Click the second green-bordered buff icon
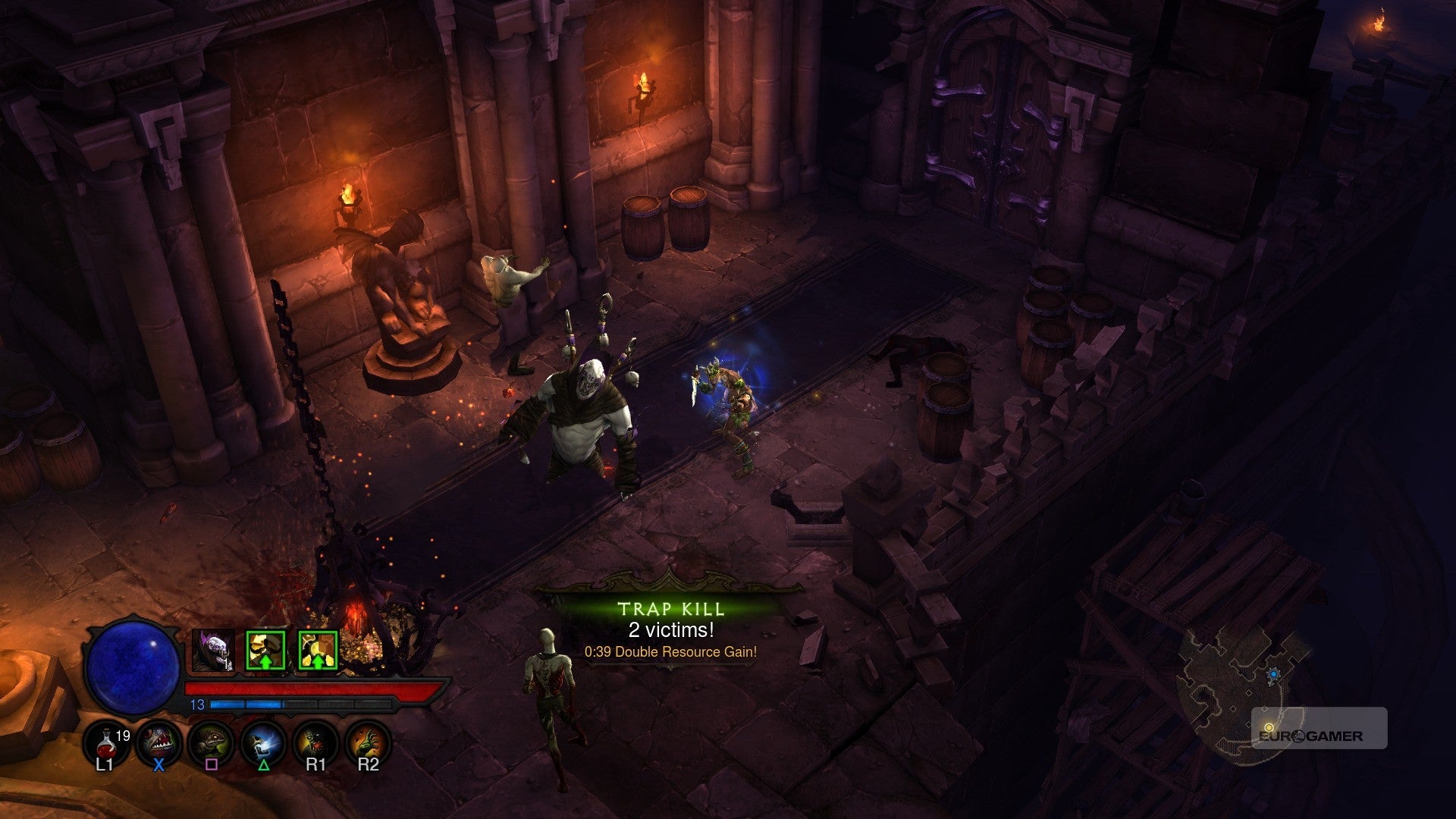Image resolution: width=1456 pixels, height=819 pixels. 316,650
